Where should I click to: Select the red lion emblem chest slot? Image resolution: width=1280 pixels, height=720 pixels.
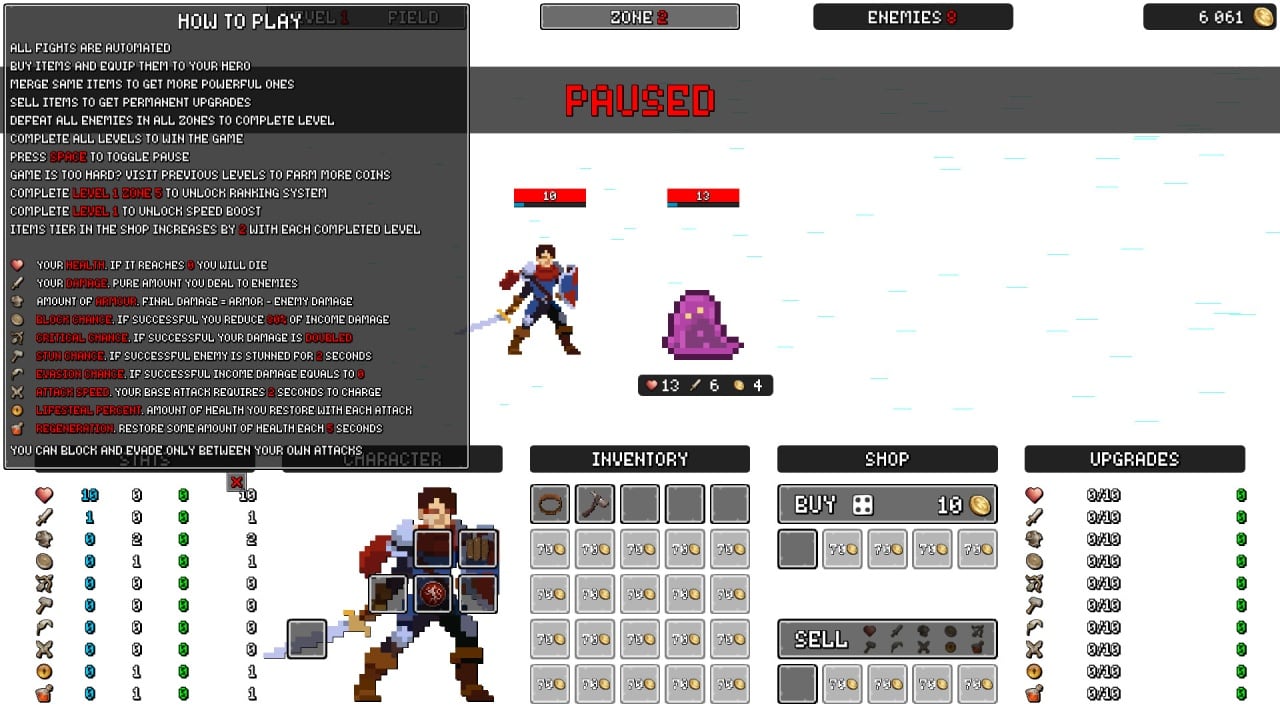[433, 594]
